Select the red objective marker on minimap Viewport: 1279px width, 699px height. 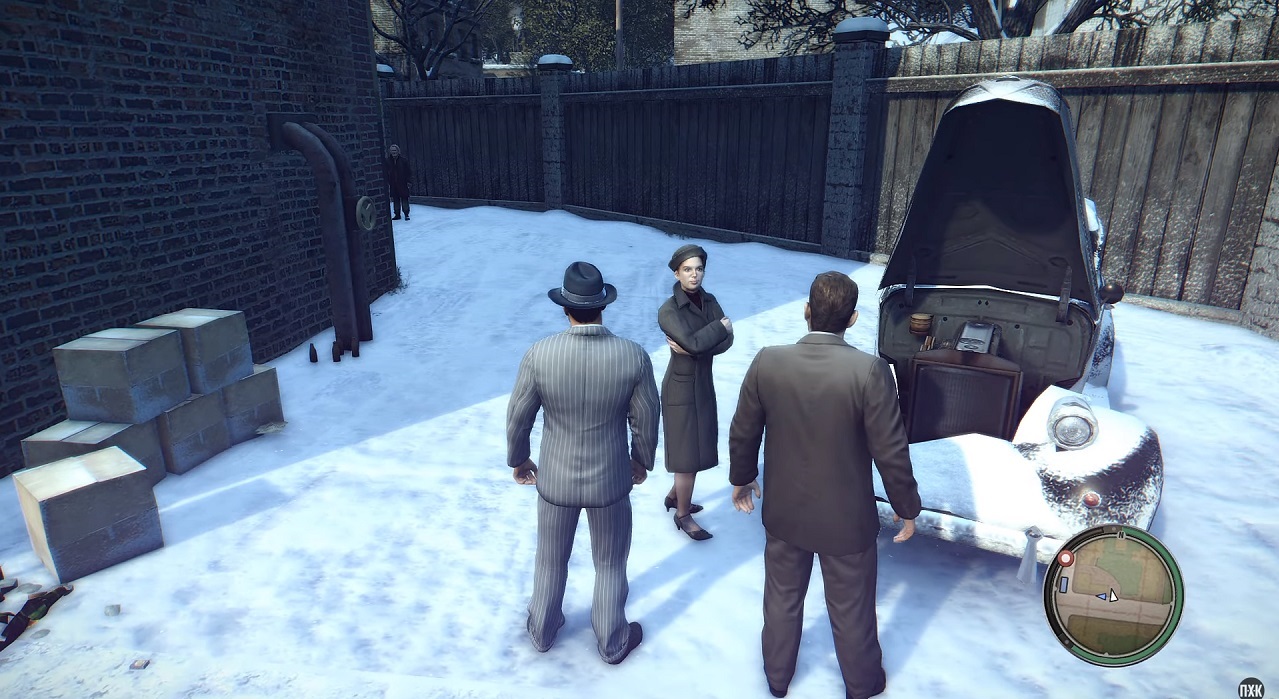click(x=1066, y=558)
